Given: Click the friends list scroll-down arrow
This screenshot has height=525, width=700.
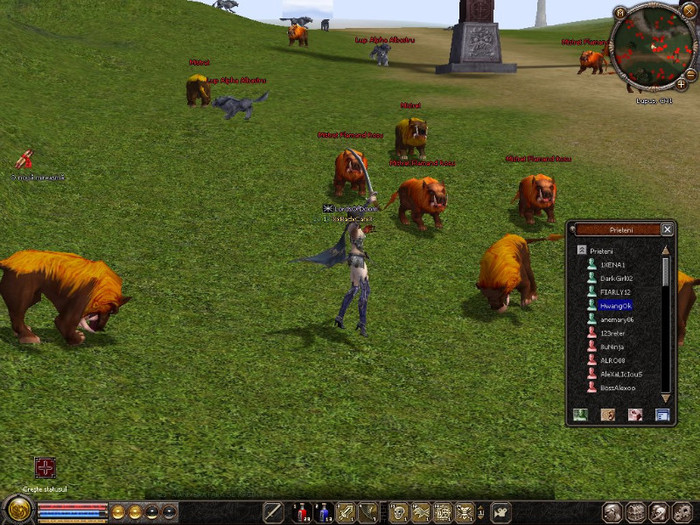Looking at the screenshot, I should pos(666,397).
